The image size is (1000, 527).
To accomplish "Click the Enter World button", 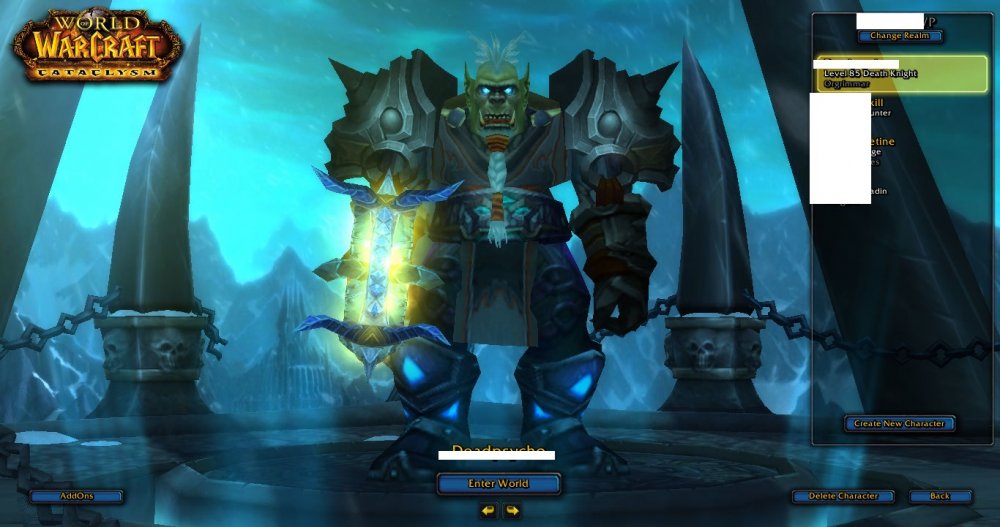I will tap(498, 484).
